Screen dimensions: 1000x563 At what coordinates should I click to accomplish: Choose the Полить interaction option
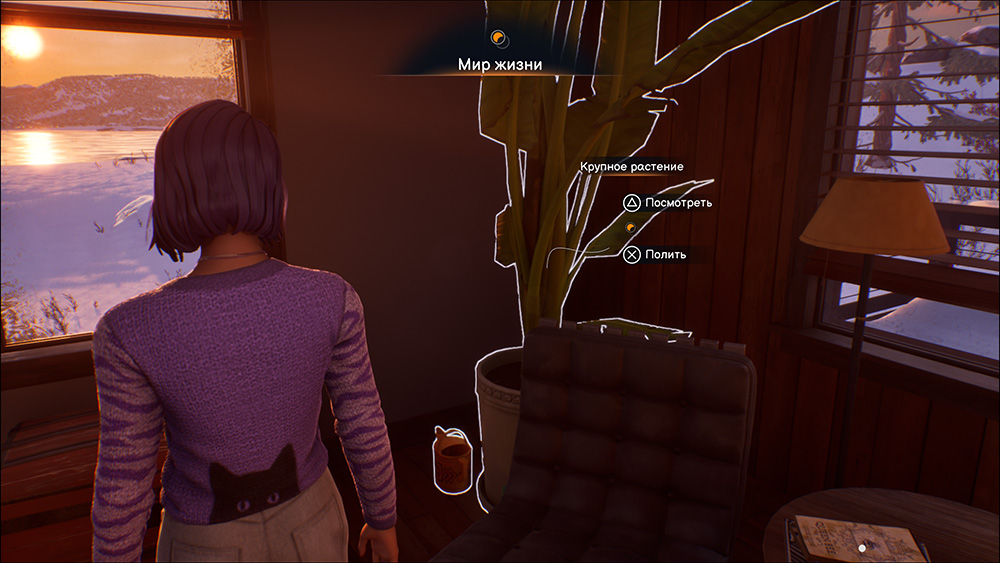(656, 255)
